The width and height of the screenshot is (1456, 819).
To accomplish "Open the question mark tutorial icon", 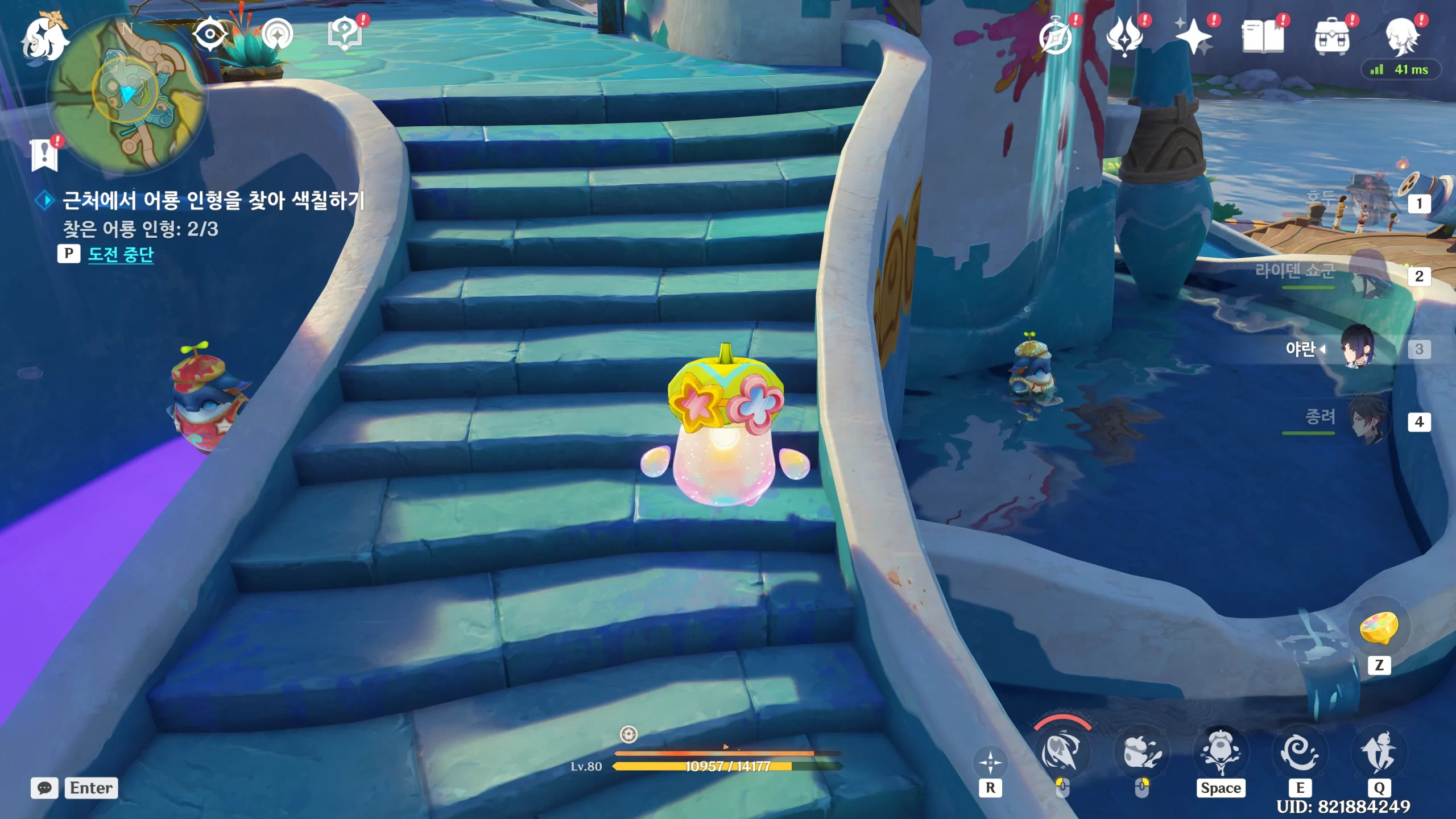I will [x=345, y=34].
